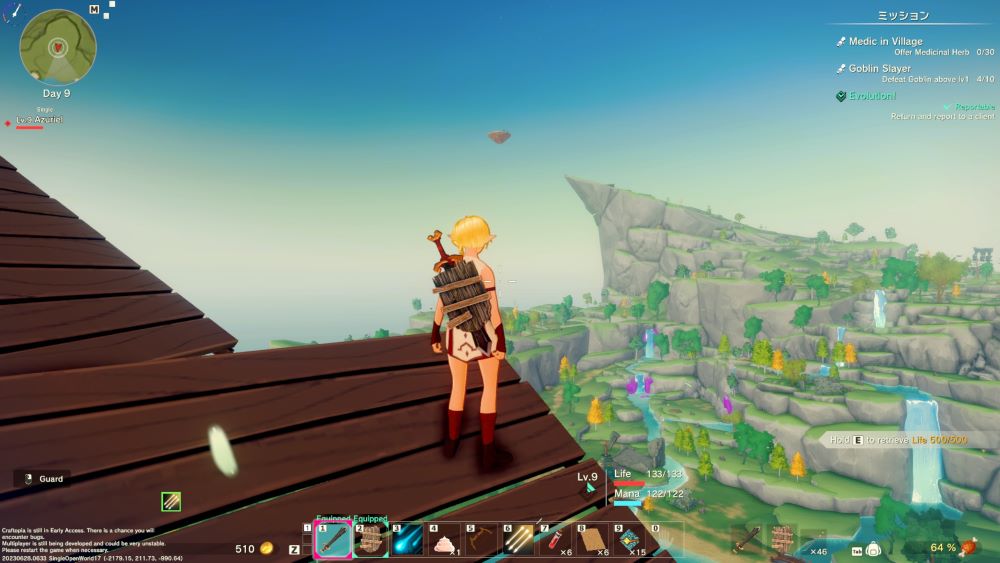Click the Medic in Village mission entry
1000x563 pixels.
click(x=885, y=41)
